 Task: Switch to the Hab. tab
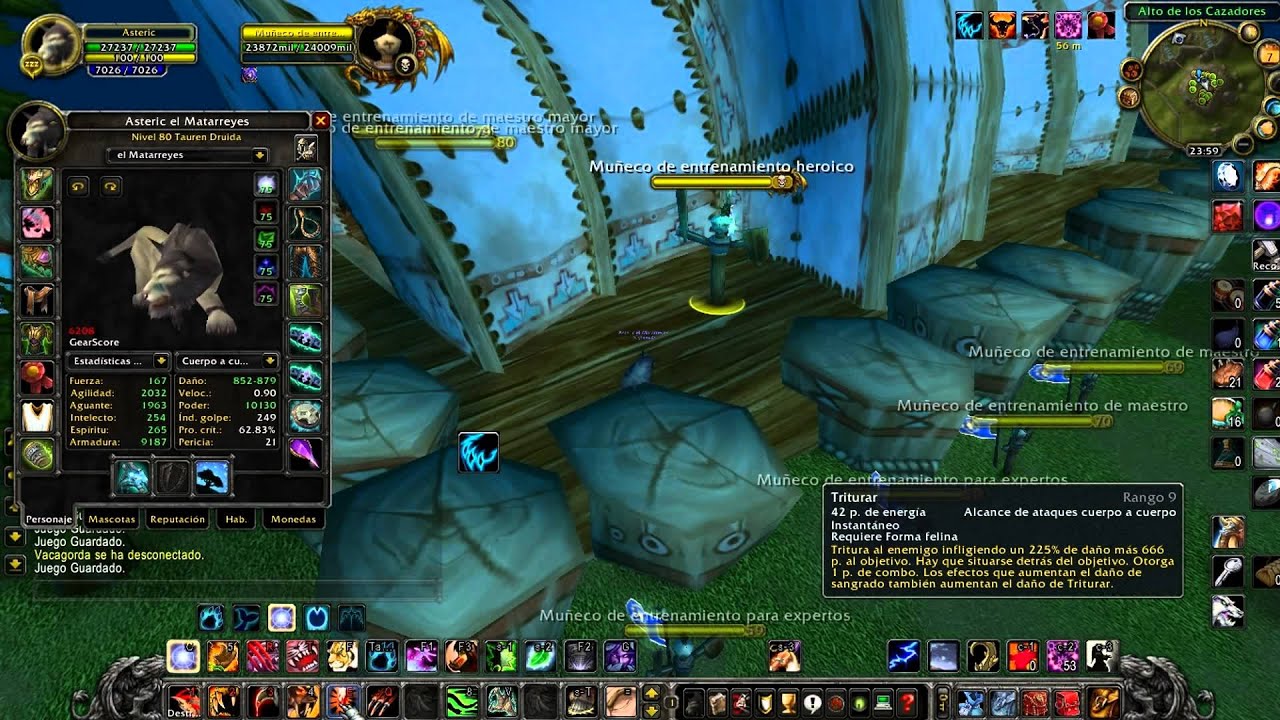[x=236, y=519]
